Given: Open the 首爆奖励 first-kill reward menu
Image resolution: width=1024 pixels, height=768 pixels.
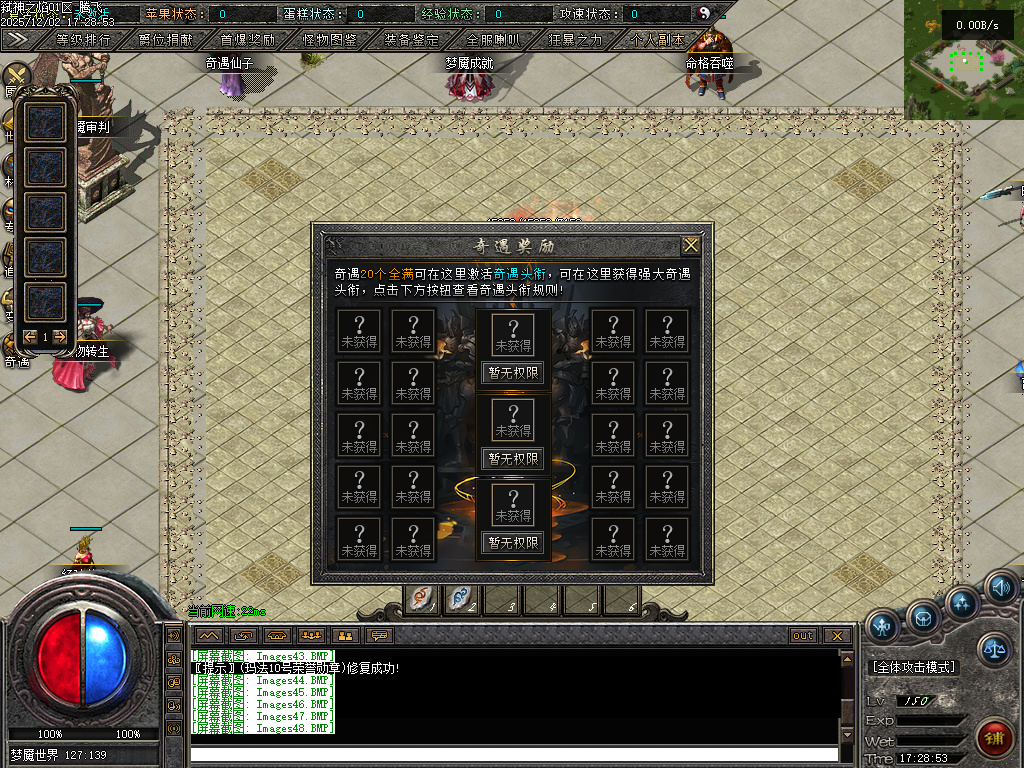Looking at the screenshot, I should click(x=247, y=40).
